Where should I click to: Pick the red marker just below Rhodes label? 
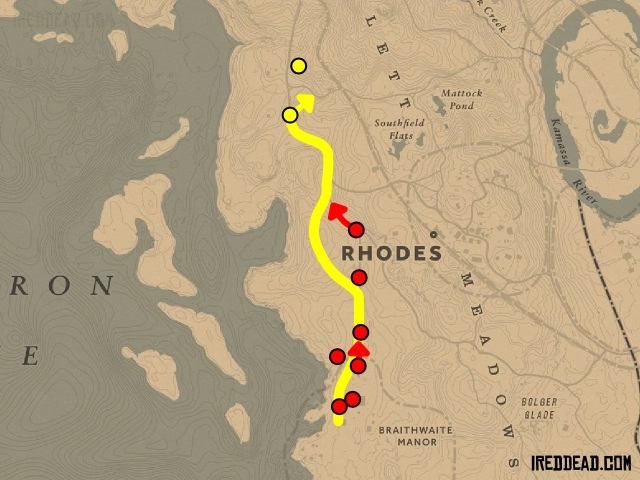point(360,277)
